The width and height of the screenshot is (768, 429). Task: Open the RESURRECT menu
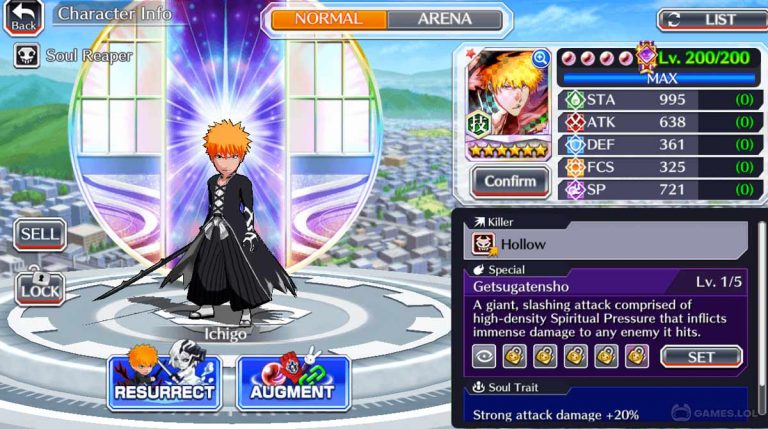pyautogui.click(x=164, y=380)
